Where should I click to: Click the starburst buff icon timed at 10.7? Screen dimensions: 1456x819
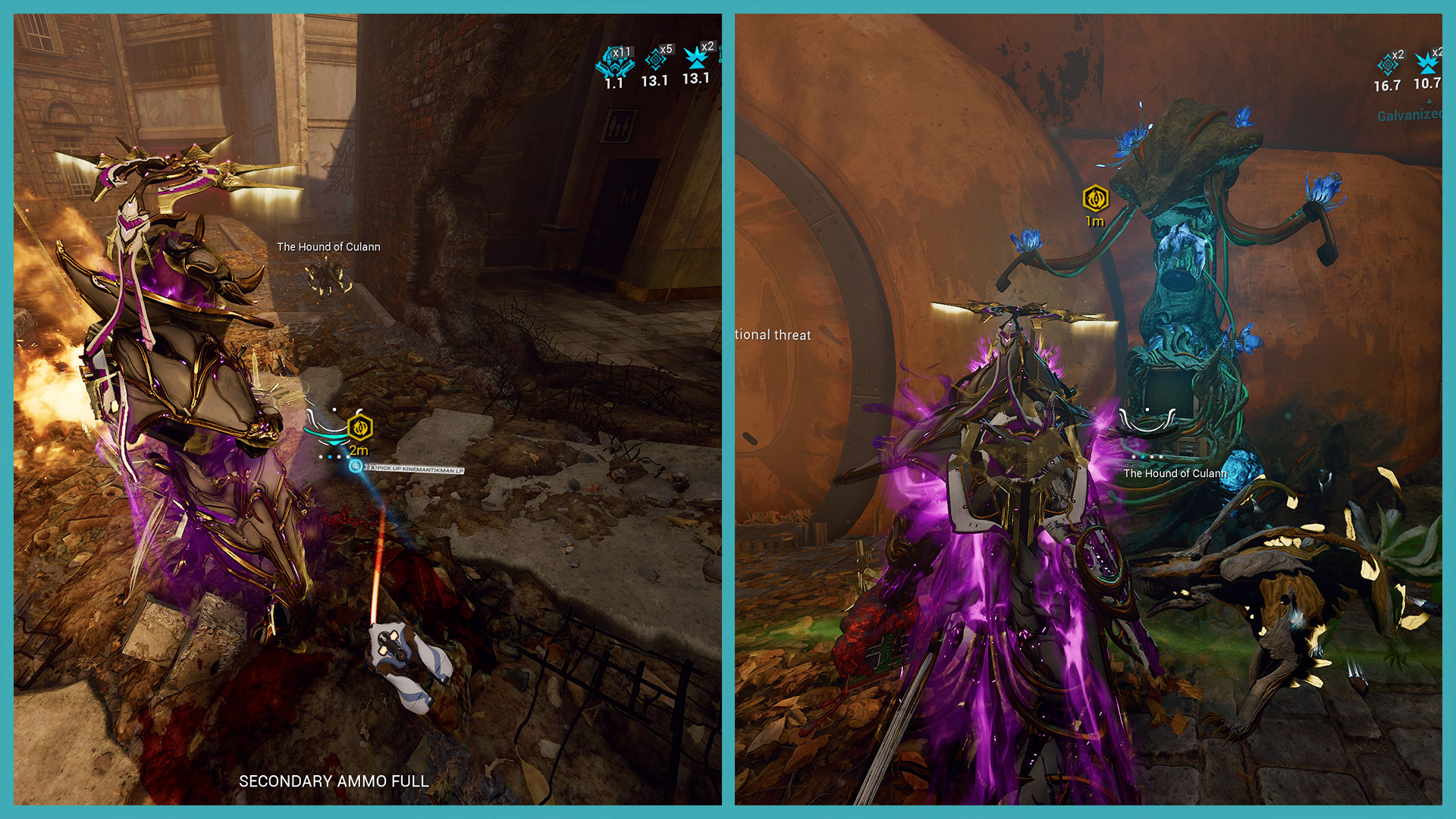coord(1426,62)
